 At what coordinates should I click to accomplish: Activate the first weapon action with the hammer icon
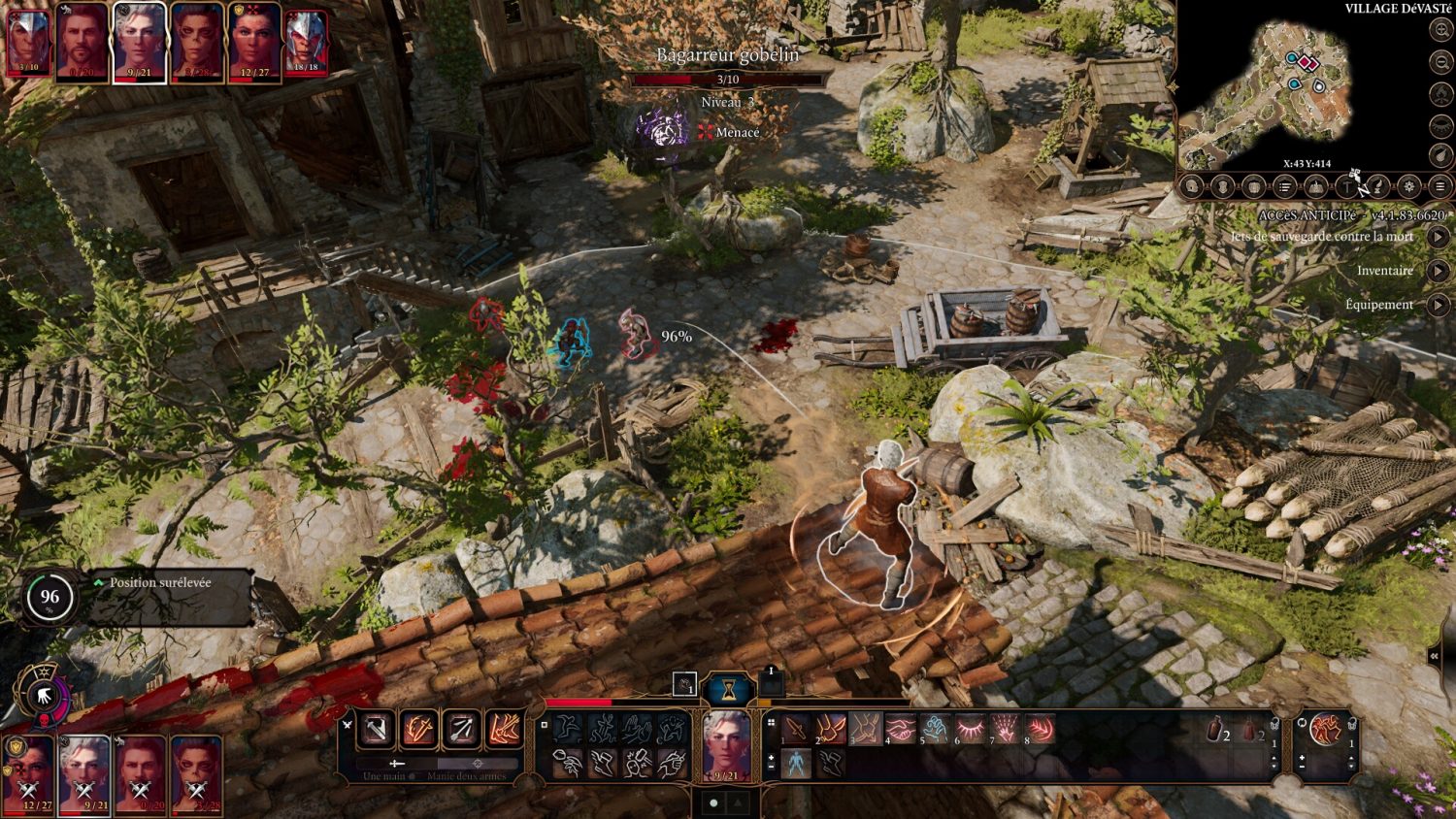(x=376, y=729)
